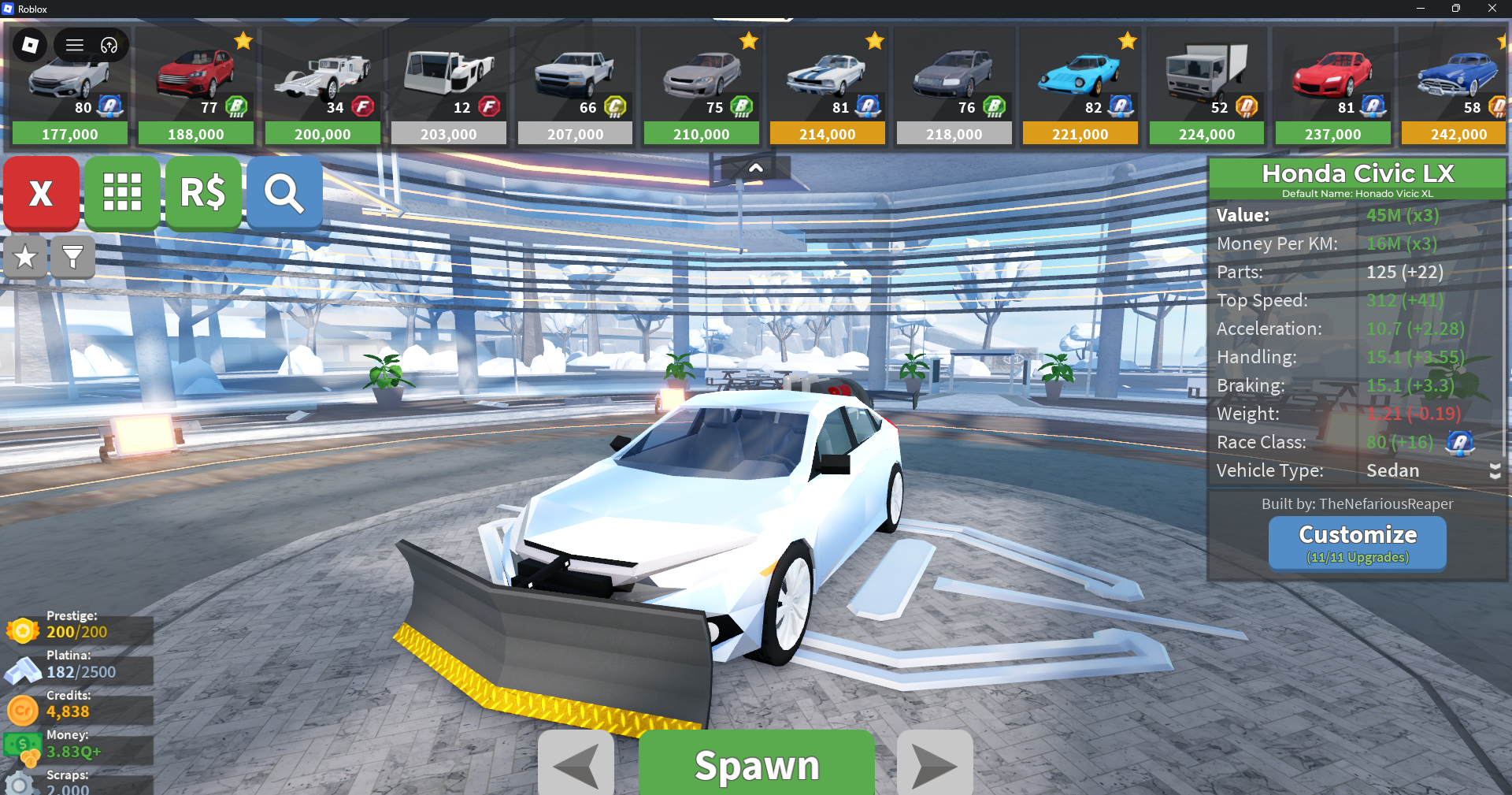Close the garage with the red X
Image resolution: width=1512 pixels, height=795 pixels.
[x=41, y=193]
